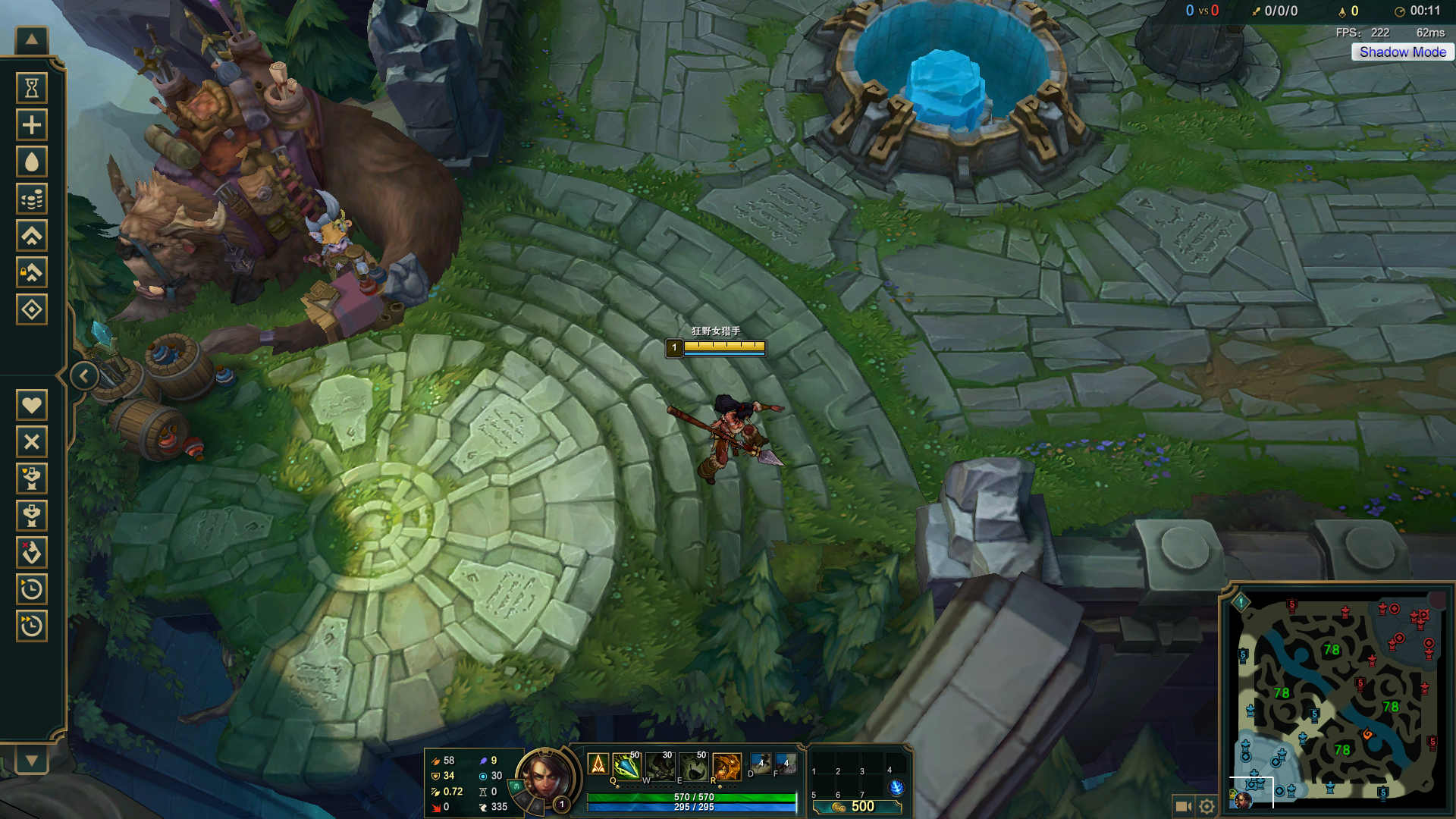1456x819 pixels.
Task: Click the clock with single arrow button
Action: [32, 589]
